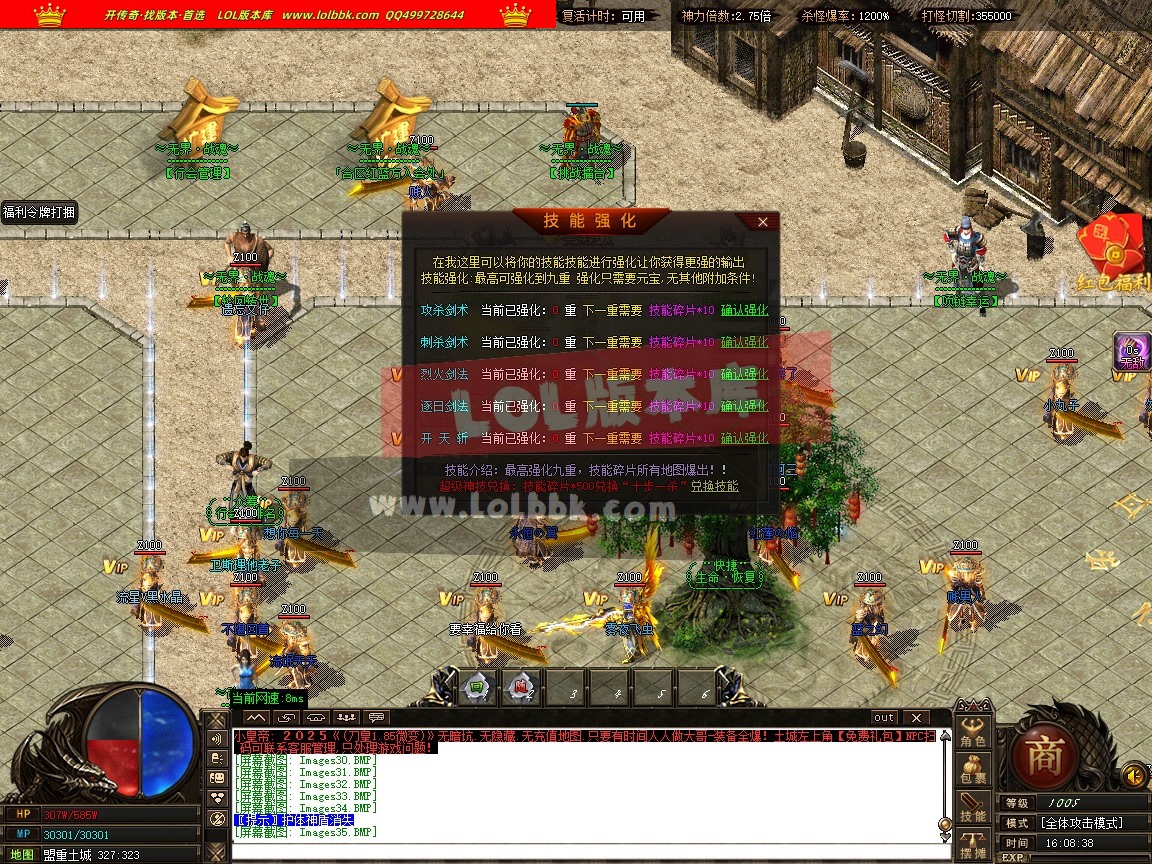Confirm enhancement for 烈火剑法
The image size is (1152, 864).
744,374
